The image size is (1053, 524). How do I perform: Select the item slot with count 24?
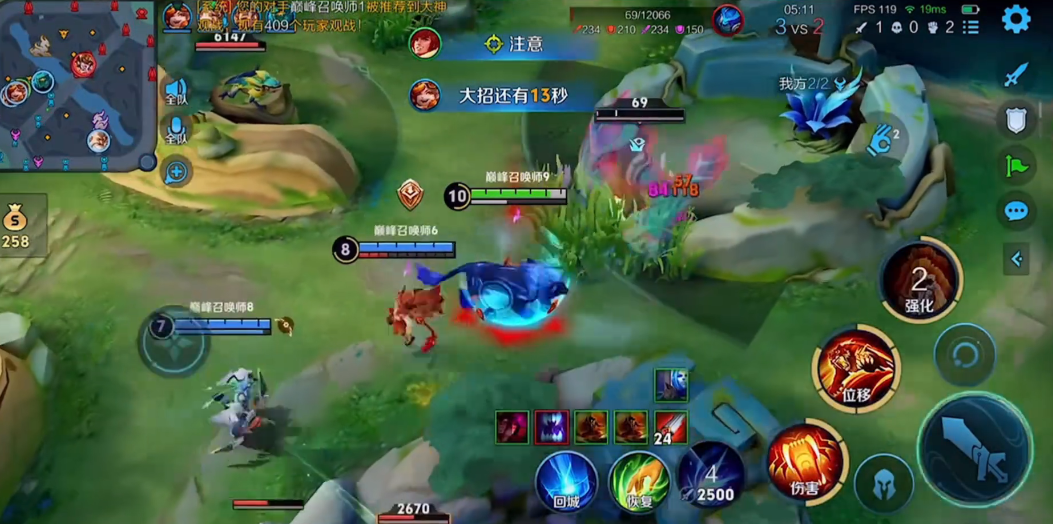(x=671, y=427)
